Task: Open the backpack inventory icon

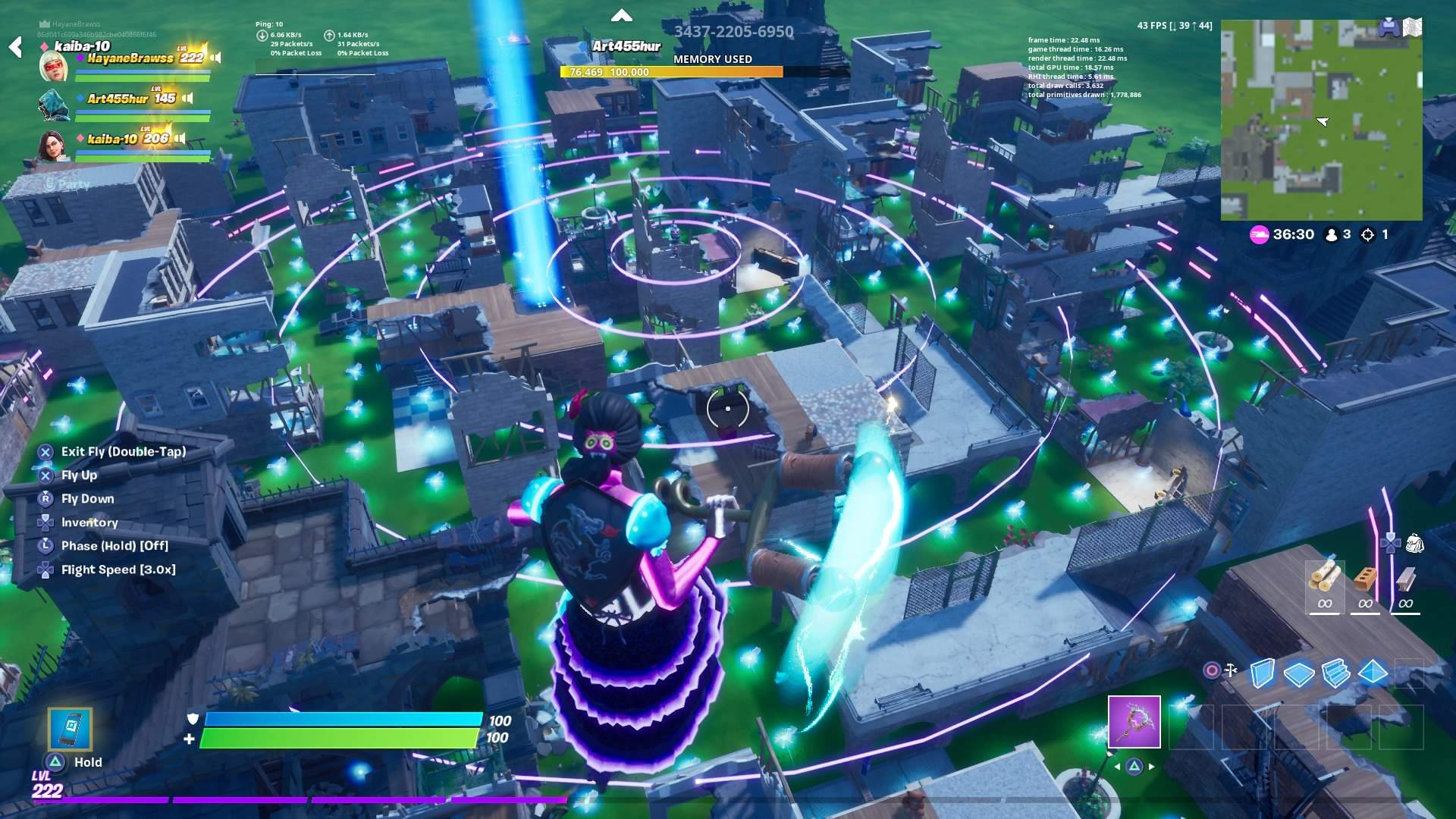Action: point(1415,543)
